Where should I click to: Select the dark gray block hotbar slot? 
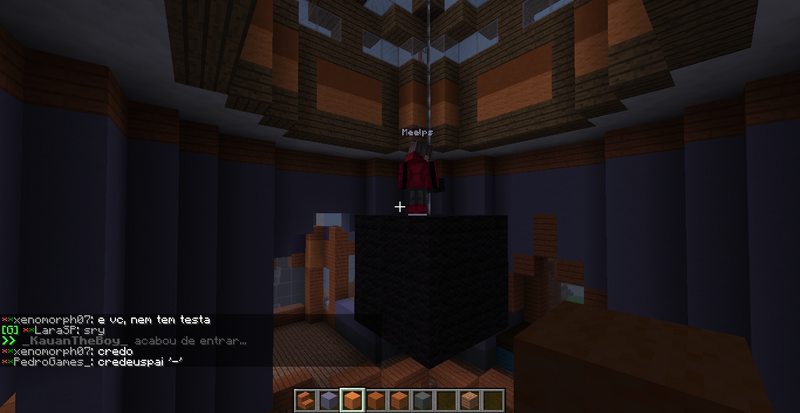[x=422, y=401]
